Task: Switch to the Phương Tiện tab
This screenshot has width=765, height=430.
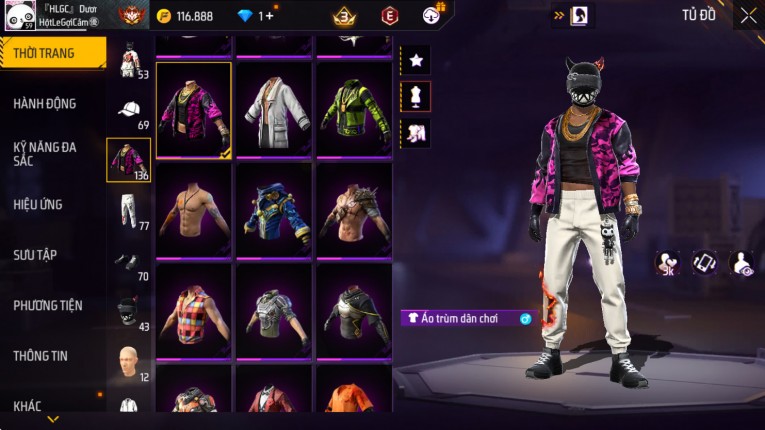Action: (48, 305)
